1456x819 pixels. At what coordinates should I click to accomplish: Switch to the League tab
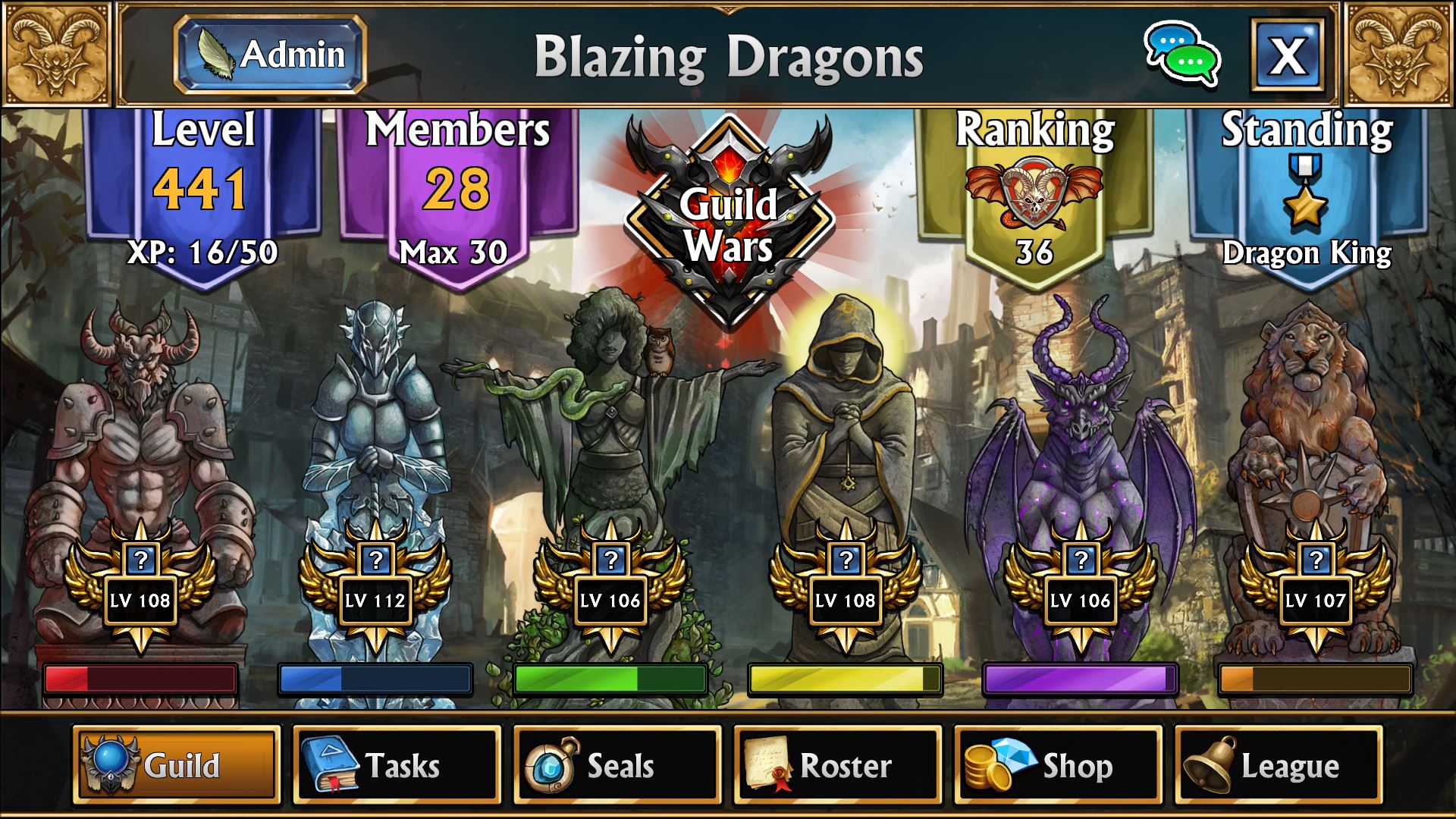[1278, 764]
